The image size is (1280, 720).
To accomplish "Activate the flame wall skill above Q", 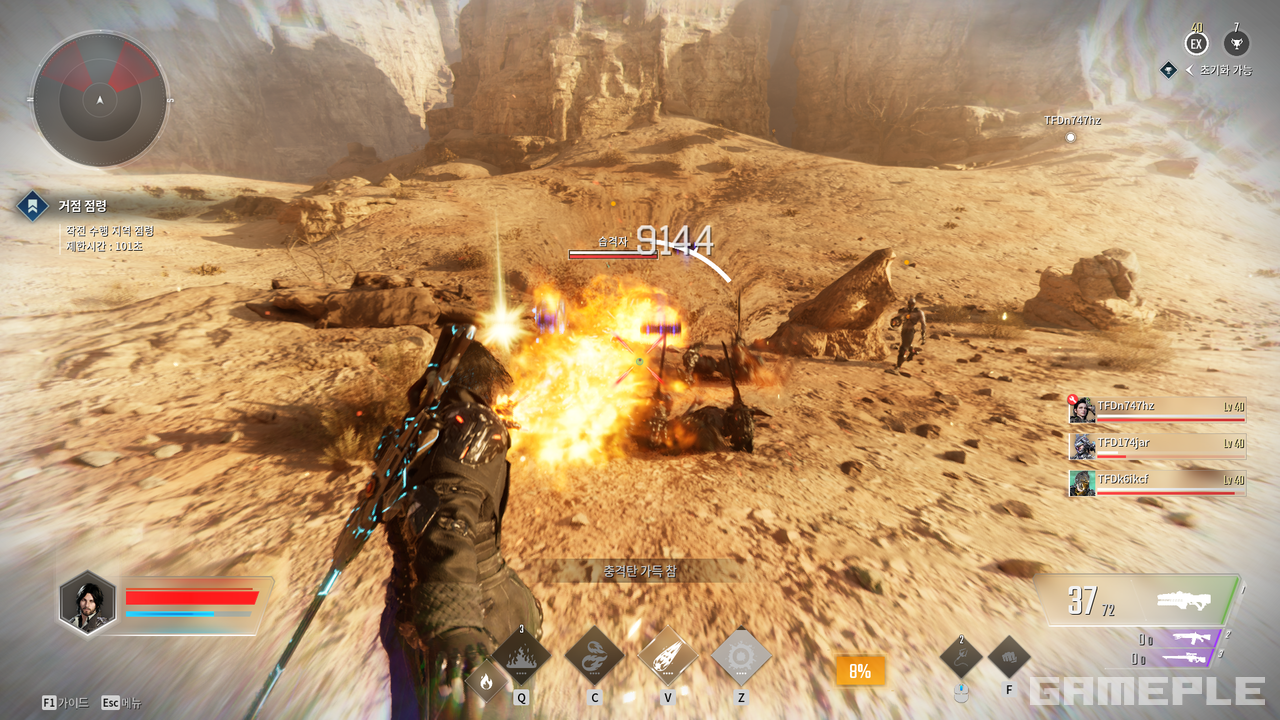I will (x=521, y=656).
